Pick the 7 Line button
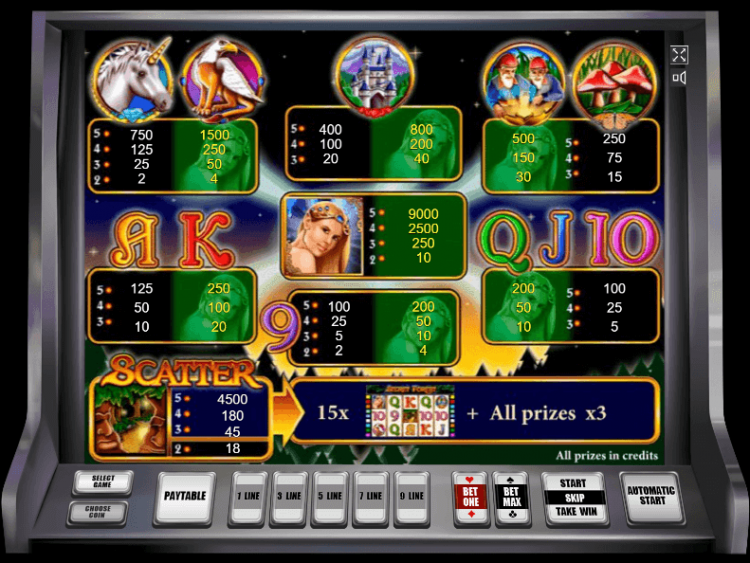The image size is (750, 563). click(x=370, y=497)
